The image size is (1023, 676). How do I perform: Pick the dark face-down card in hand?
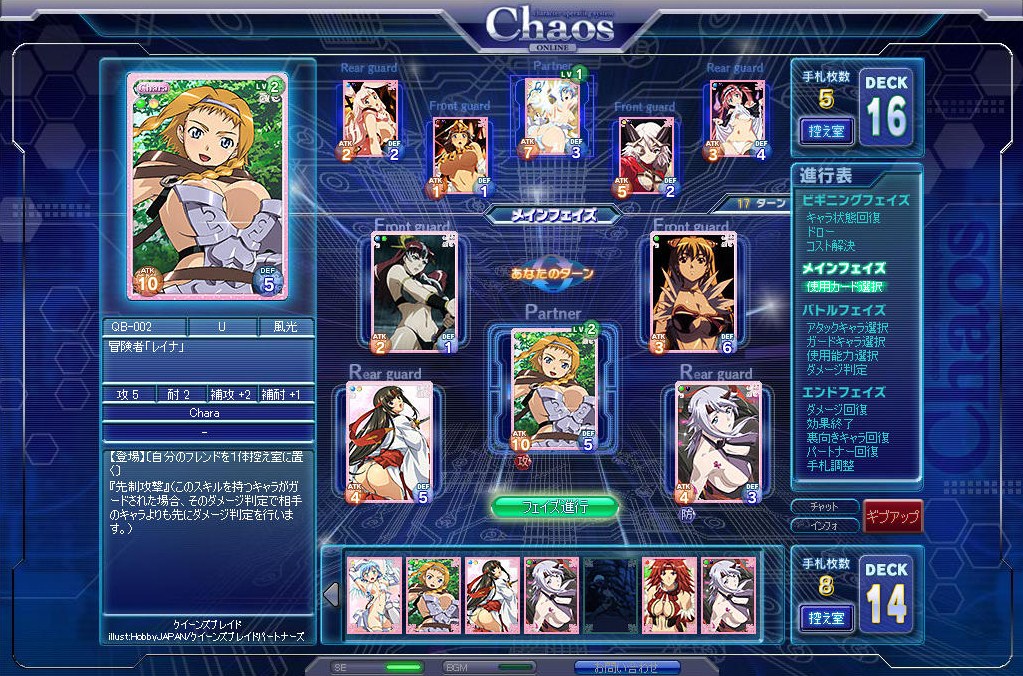pyautogui.click(x=610, y=596)
